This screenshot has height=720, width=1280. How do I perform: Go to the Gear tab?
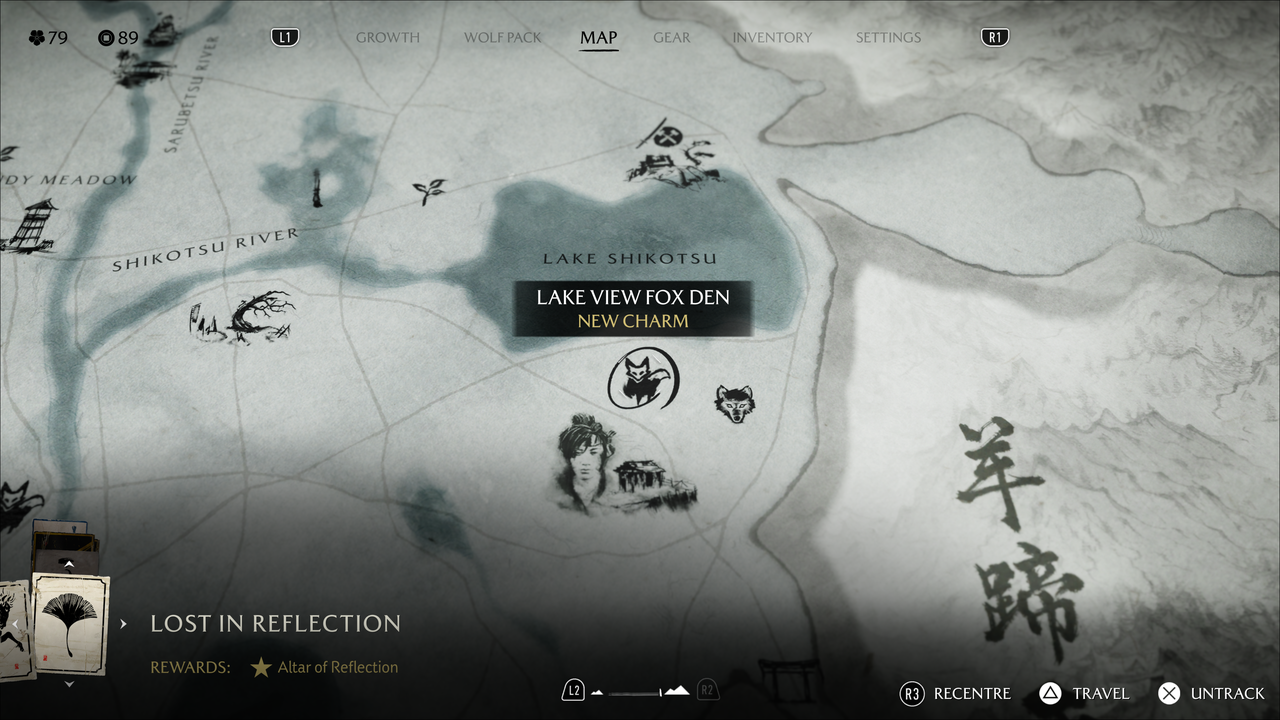coord(671,38)
